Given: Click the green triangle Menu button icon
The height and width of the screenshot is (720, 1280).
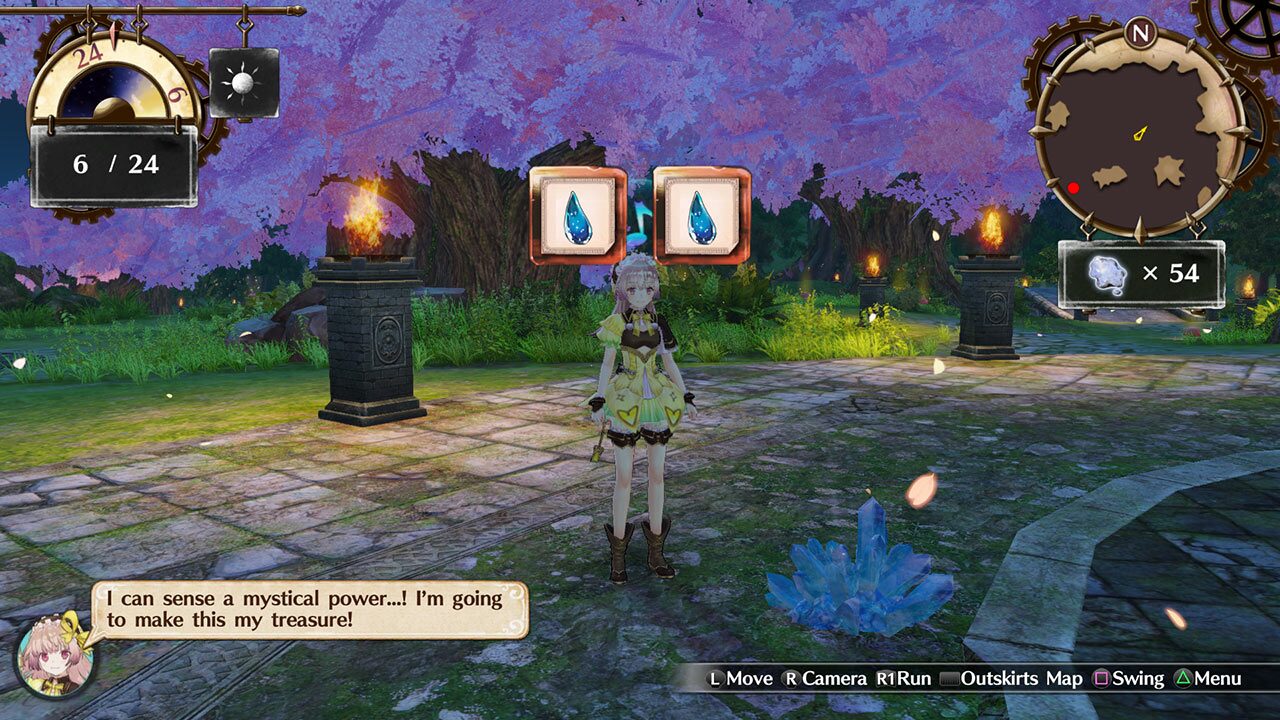Looking at the screenshot, I should 1181,678.
